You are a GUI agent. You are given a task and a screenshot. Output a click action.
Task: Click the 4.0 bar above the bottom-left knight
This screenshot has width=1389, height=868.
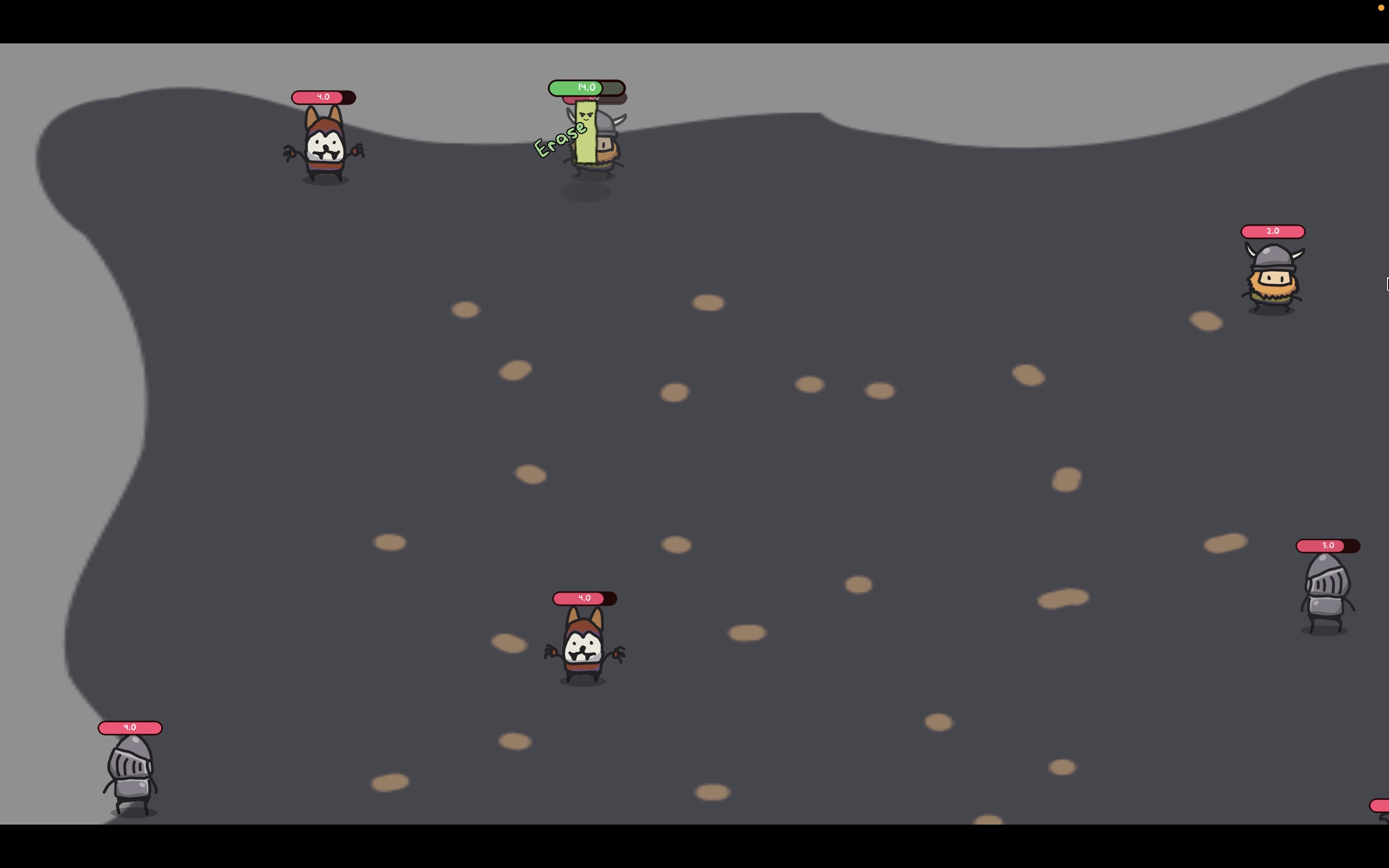point(129,727)
